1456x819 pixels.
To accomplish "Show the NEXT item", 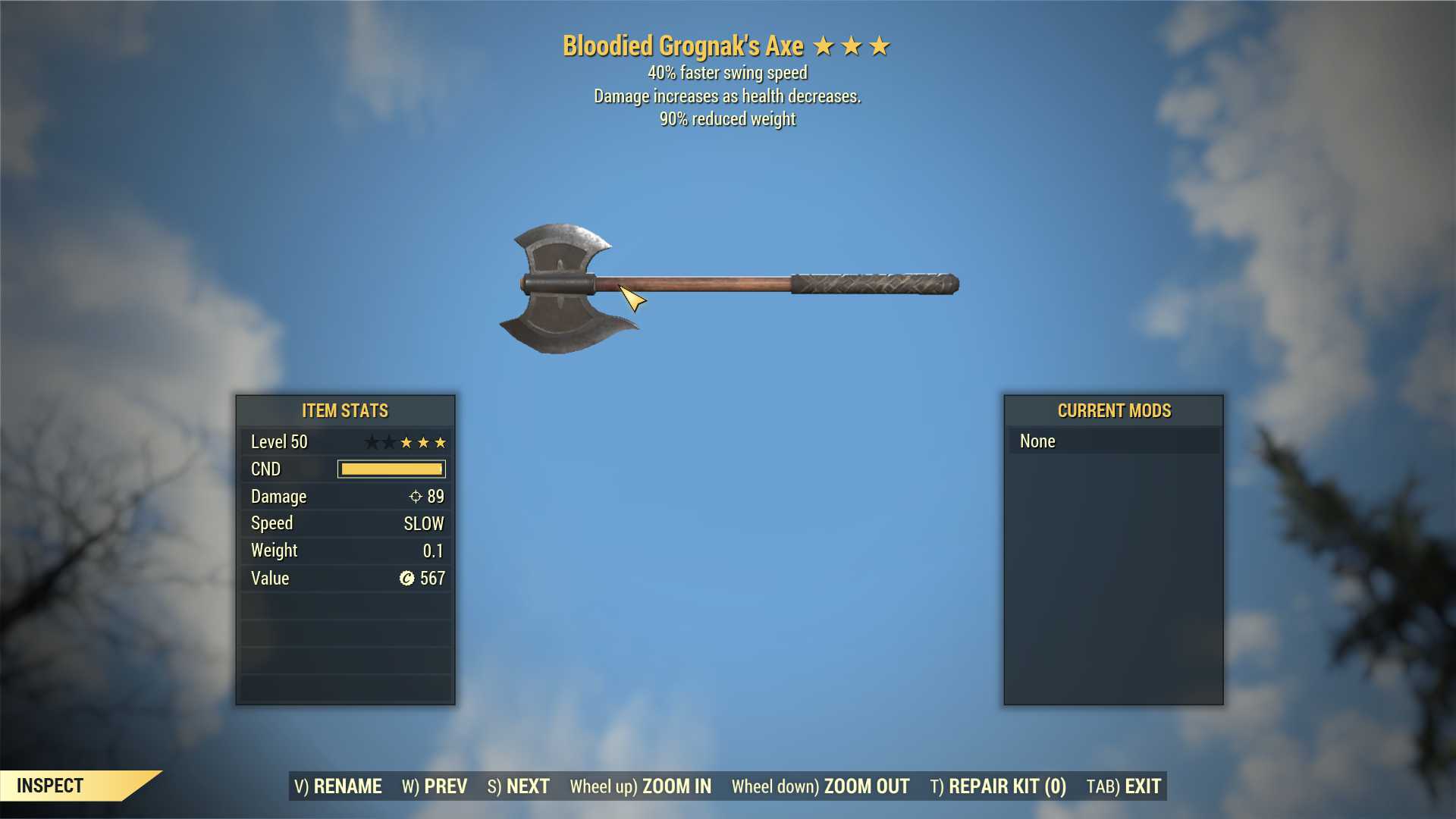I will [x=519, y=786].
